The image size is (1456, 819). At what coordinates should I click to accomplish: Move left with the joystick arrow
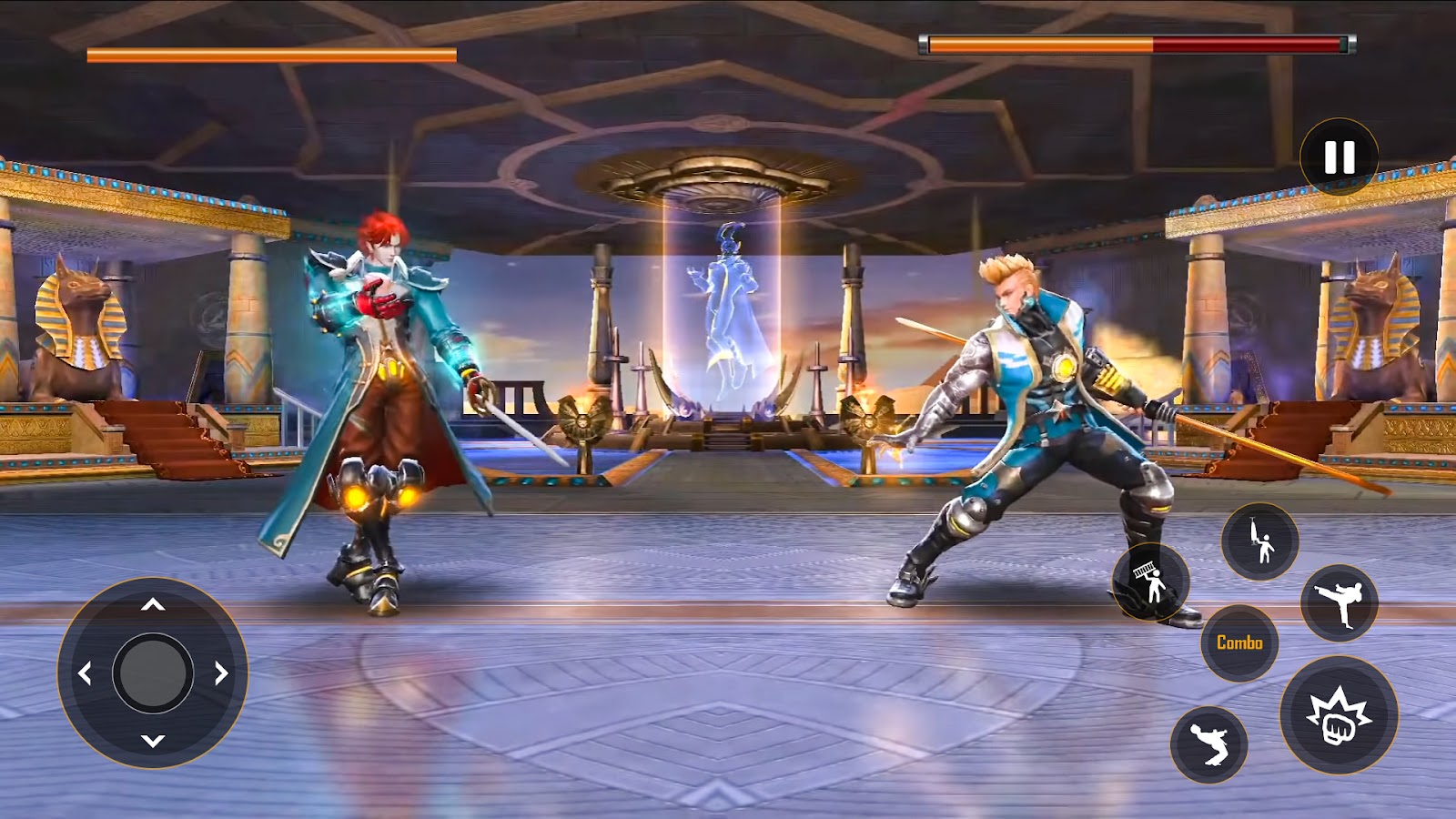86,673
